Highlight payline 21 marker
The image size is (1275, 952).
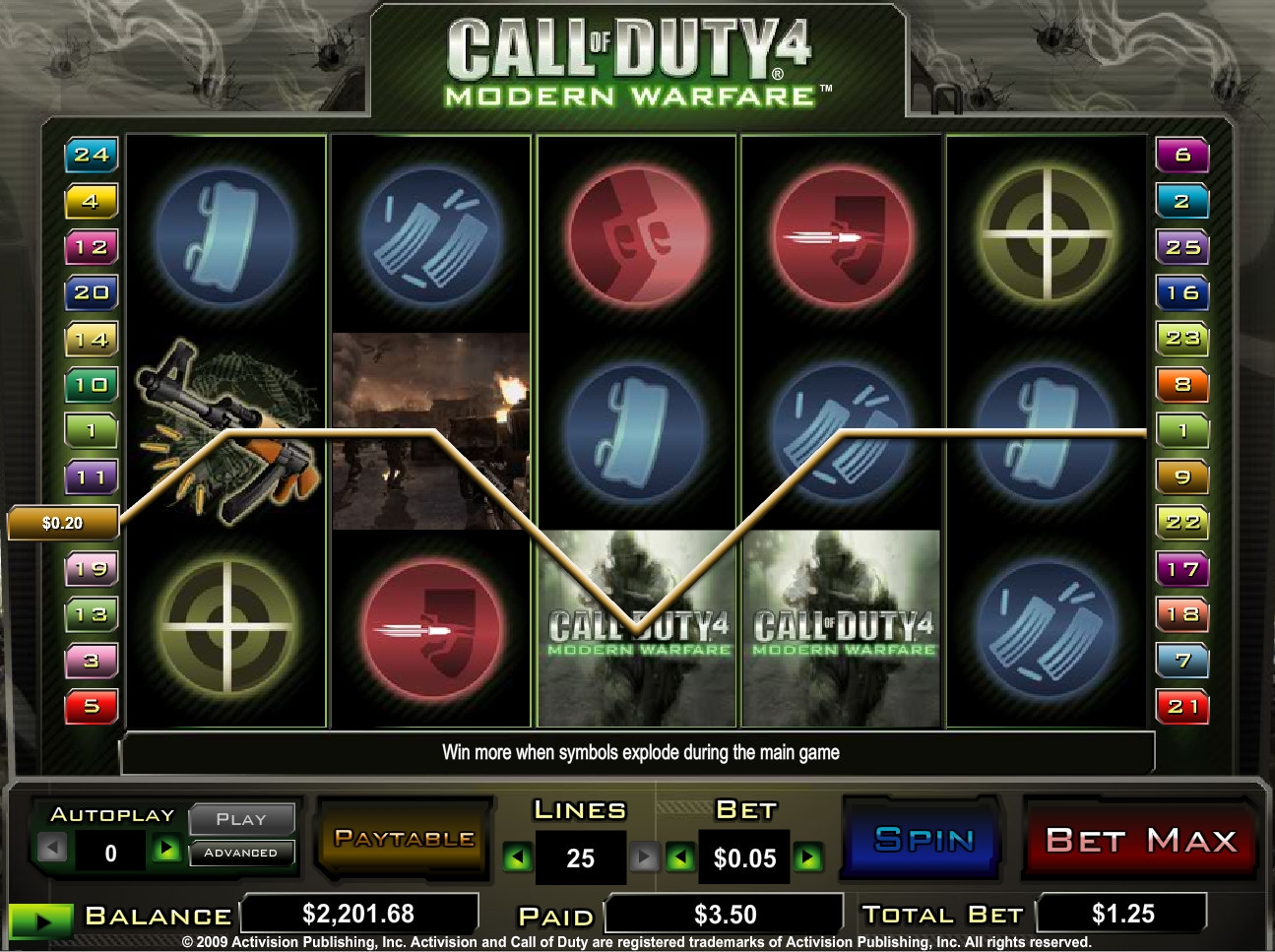1182,706
